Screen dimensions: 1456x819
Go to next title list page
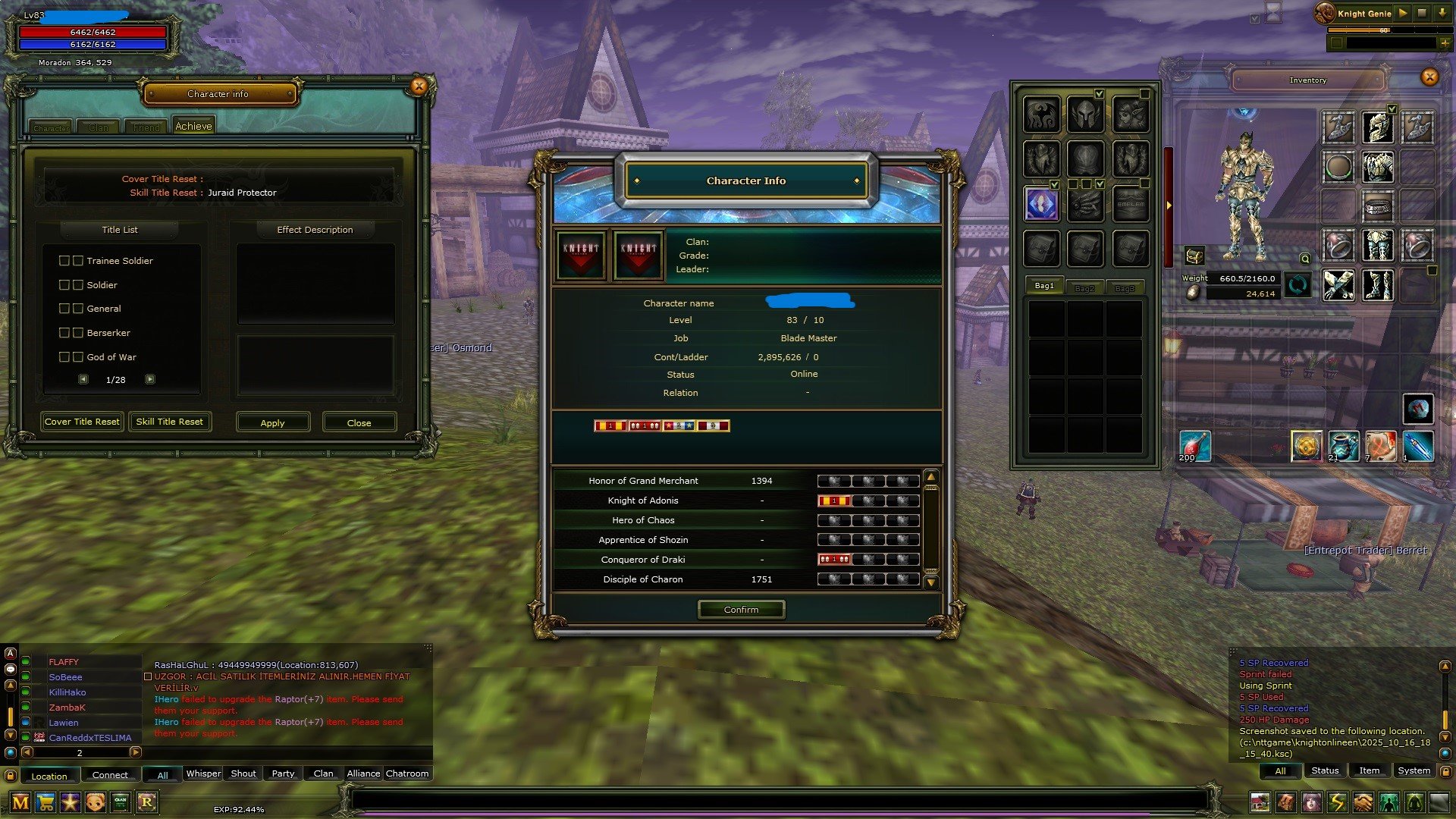[150, 379]
